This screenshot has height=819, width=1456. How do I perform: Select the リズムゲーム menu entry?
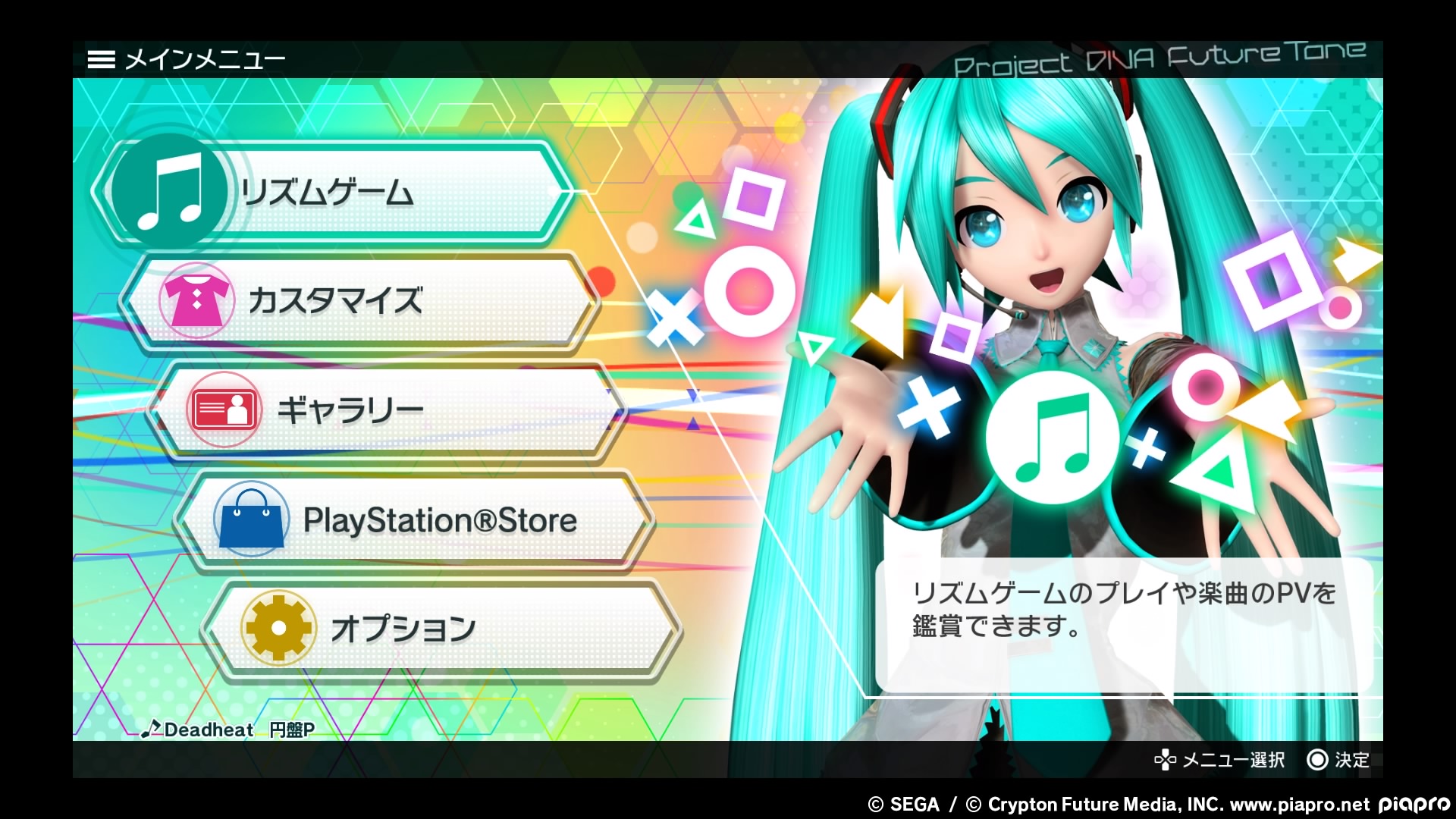[334, 193]
